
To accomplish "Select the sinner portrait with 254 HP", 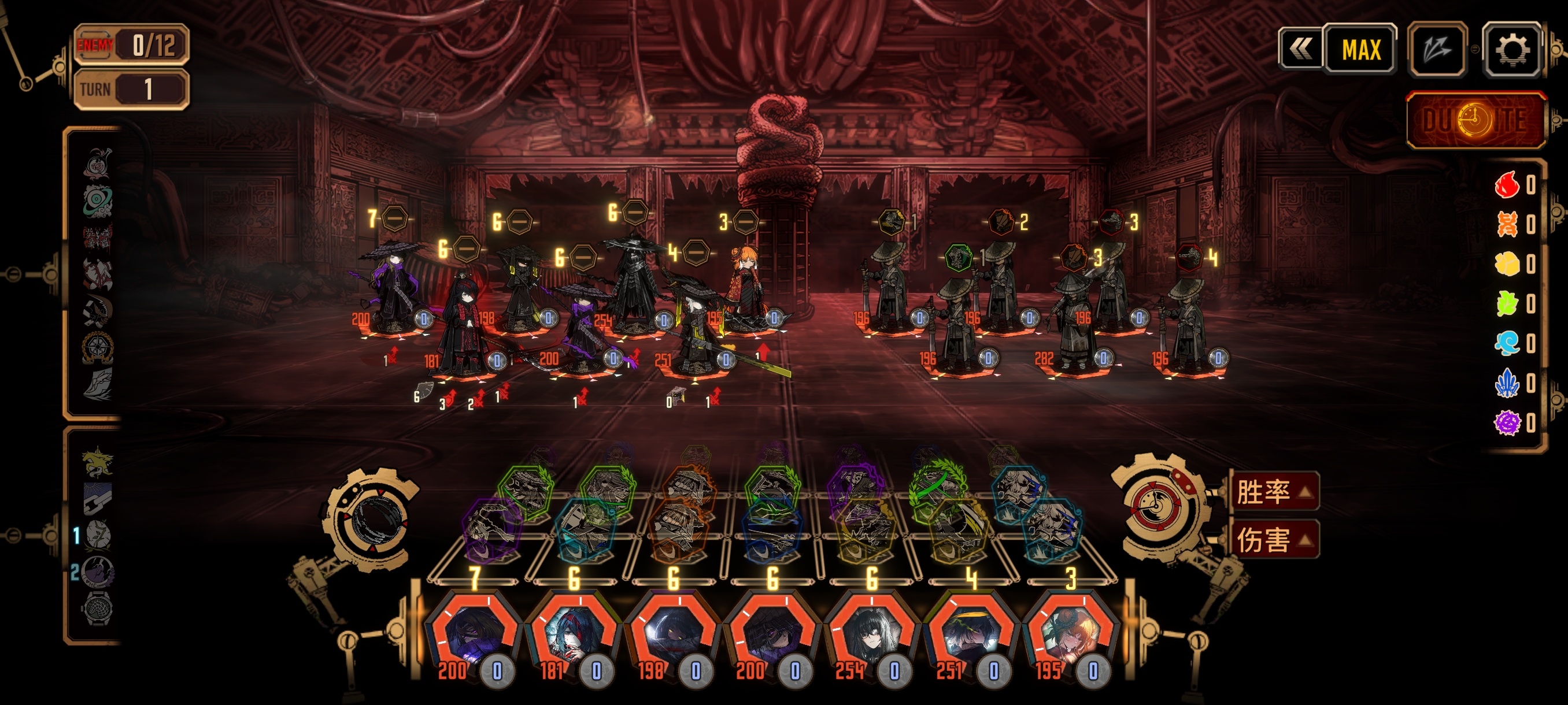I will click(x=872, y=634).
